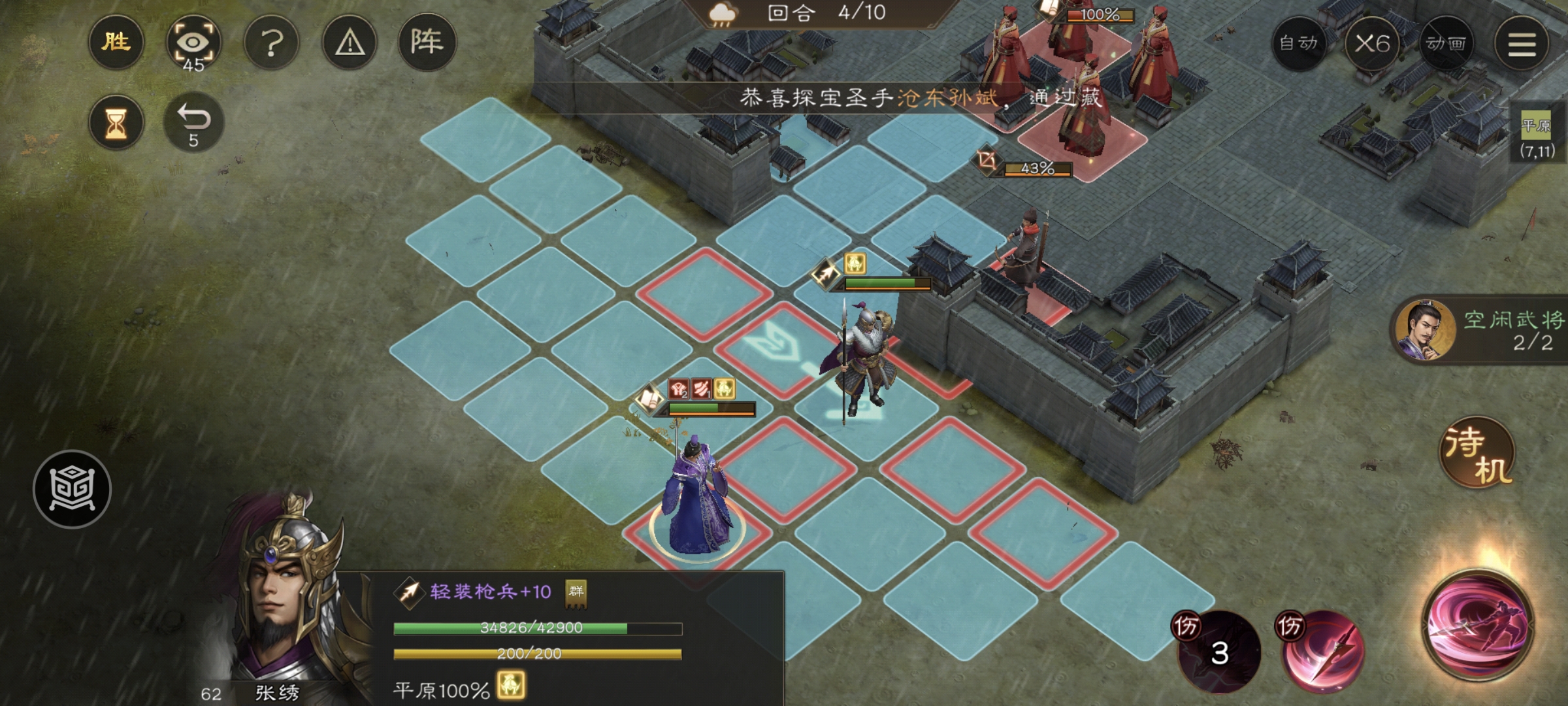Viewport: 1568px width, 706px height.
Task: Click the 平原 terrain info tag
Action: click(1536, 137)
